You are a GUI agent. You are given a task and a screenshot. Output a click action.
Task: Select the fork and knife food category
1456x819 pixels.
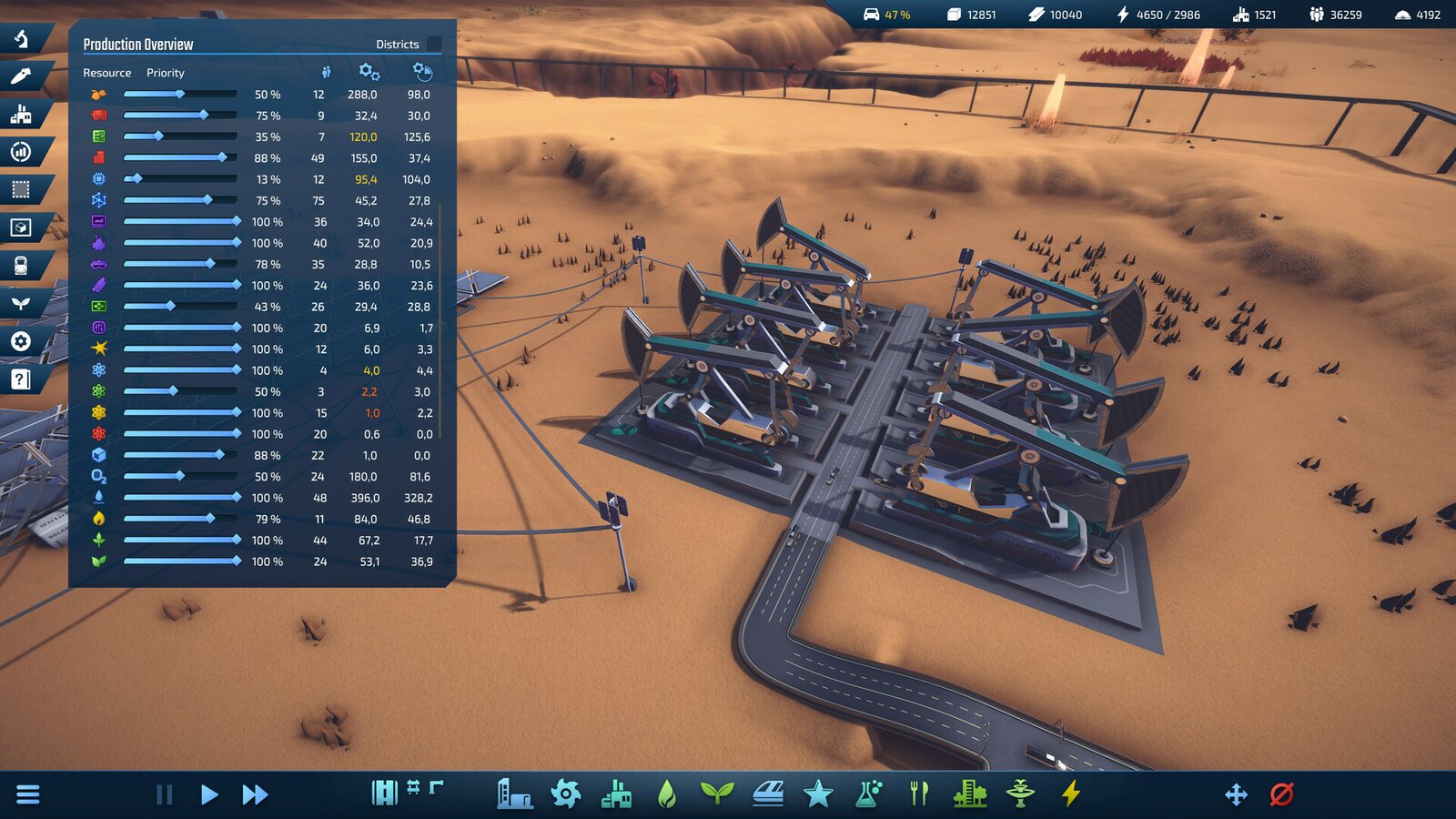pos(919,794)
